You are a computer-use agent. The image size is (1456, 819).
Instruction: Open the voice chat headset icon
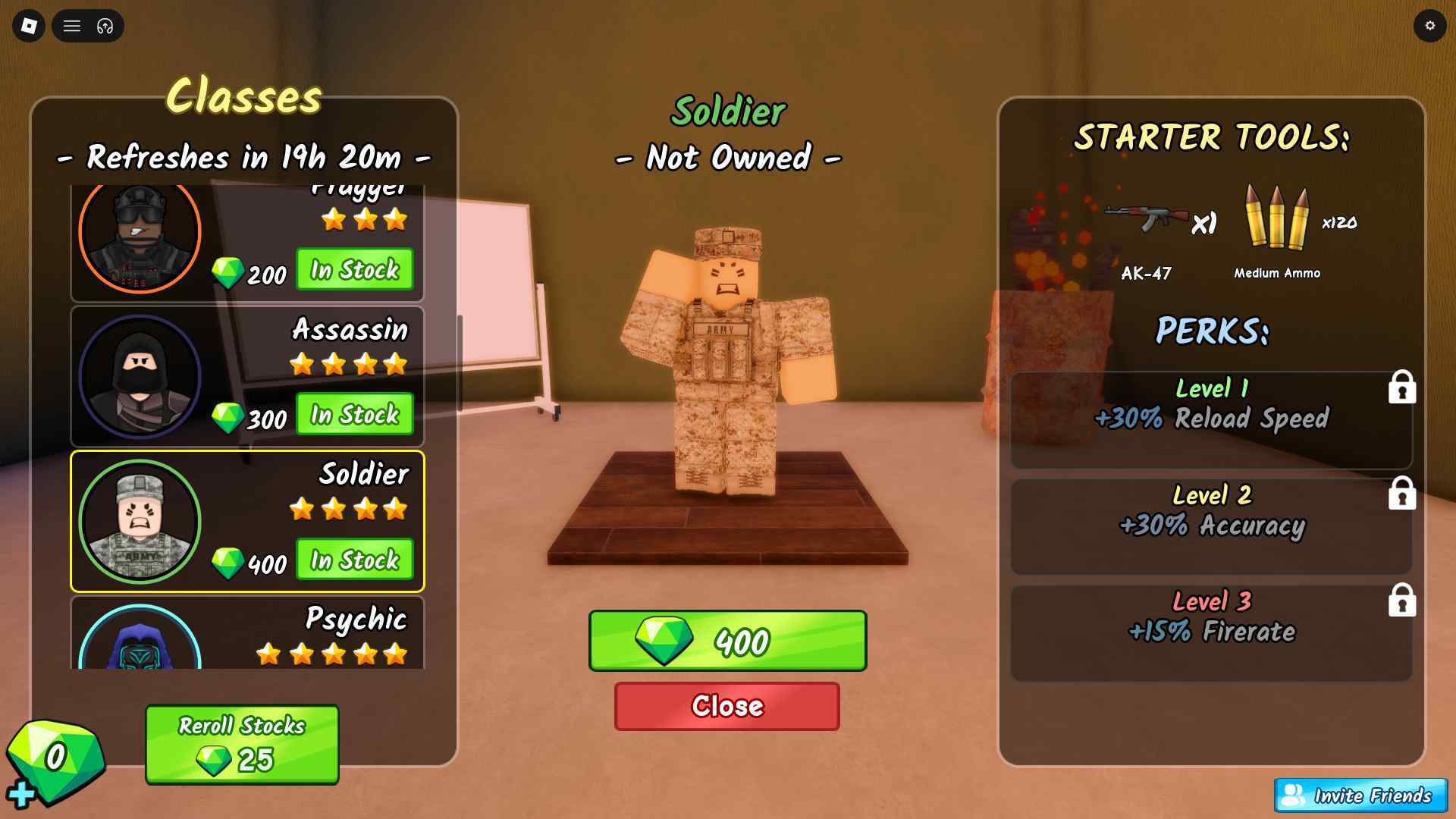(x=105, y=26)
